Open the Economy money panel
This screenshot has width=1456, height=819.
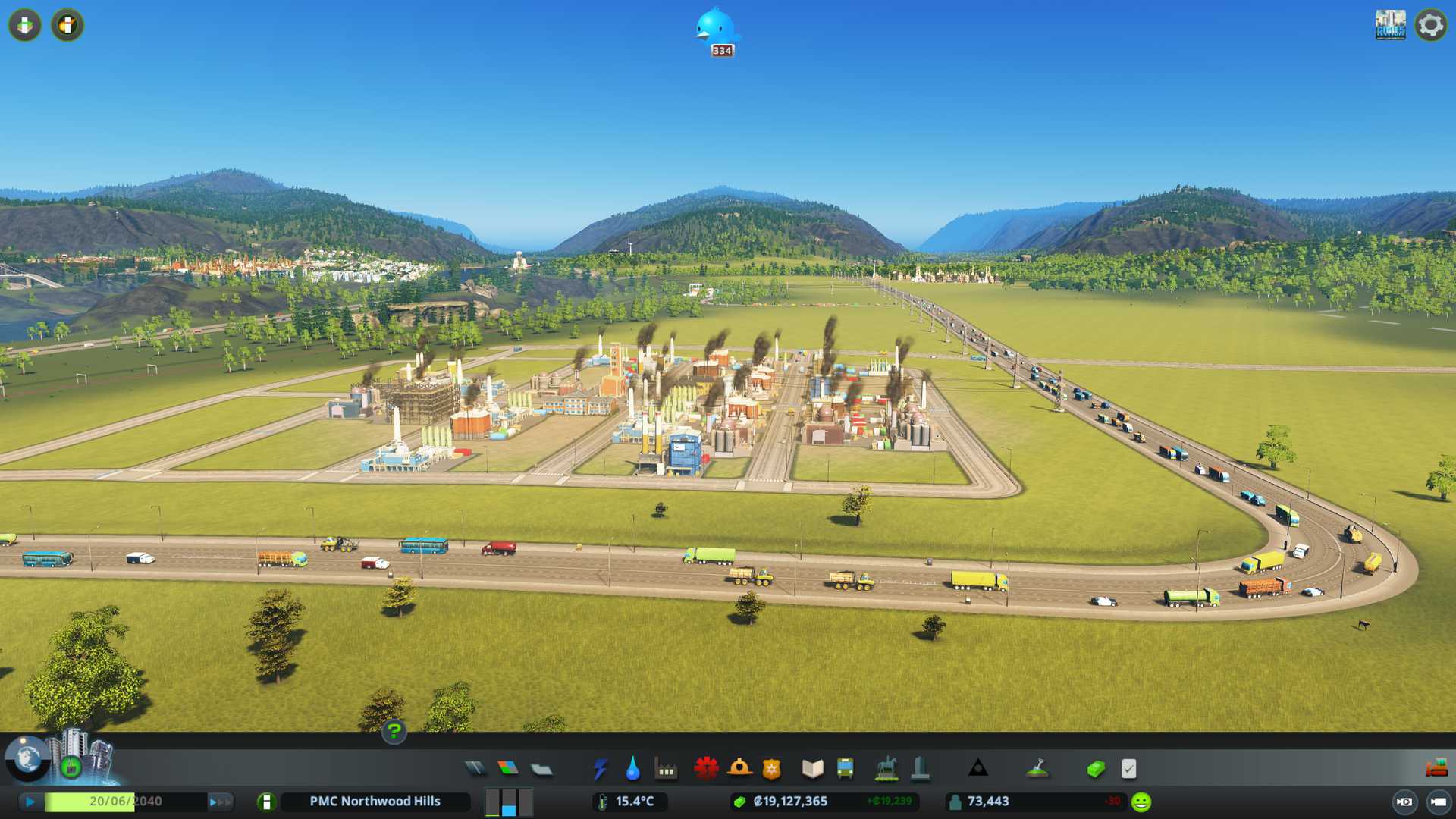pos(1095,769)
